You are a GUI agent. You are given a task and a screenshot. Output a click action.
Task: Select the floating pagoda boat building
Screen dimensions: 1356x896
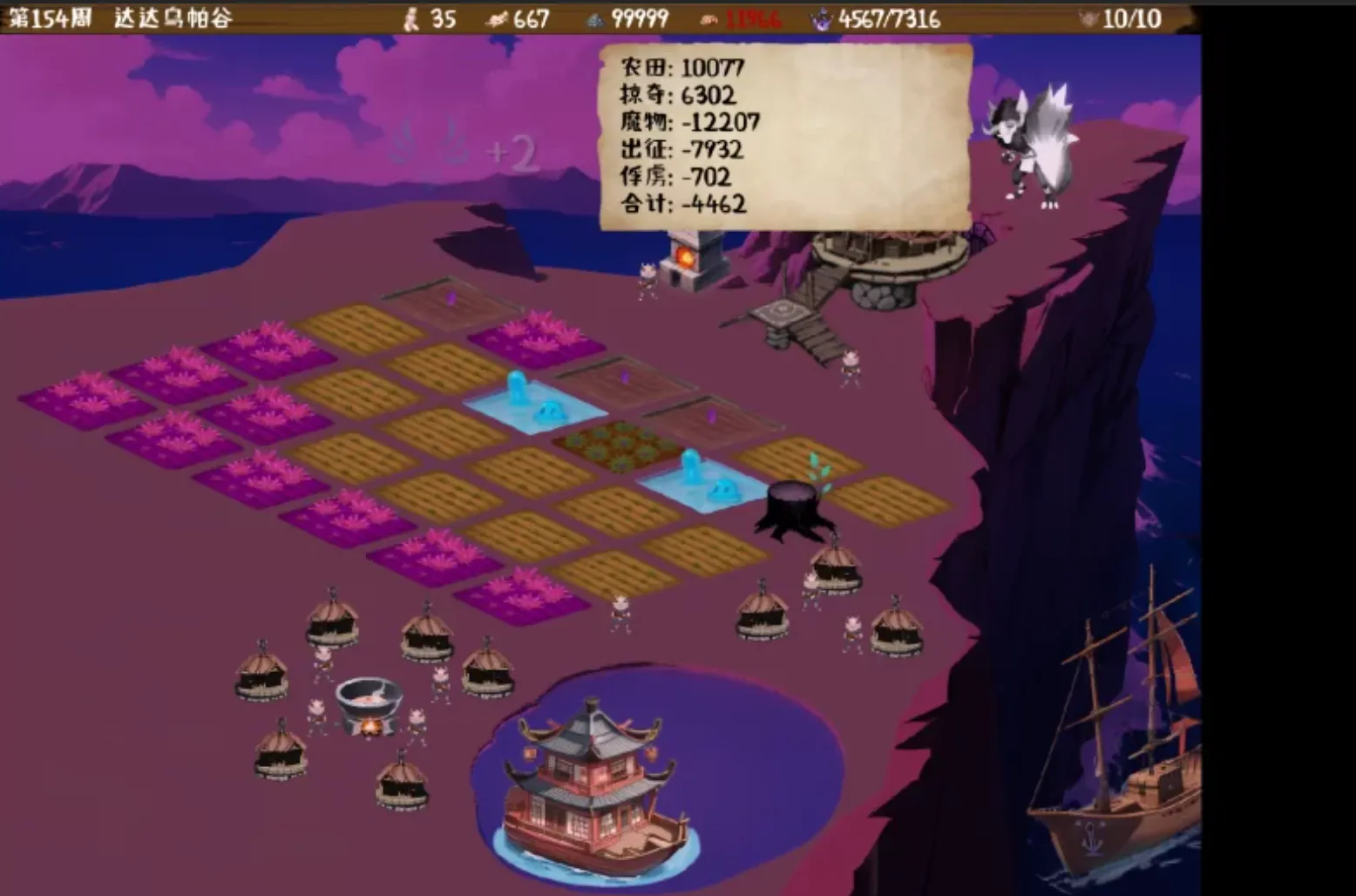[586, 776]
